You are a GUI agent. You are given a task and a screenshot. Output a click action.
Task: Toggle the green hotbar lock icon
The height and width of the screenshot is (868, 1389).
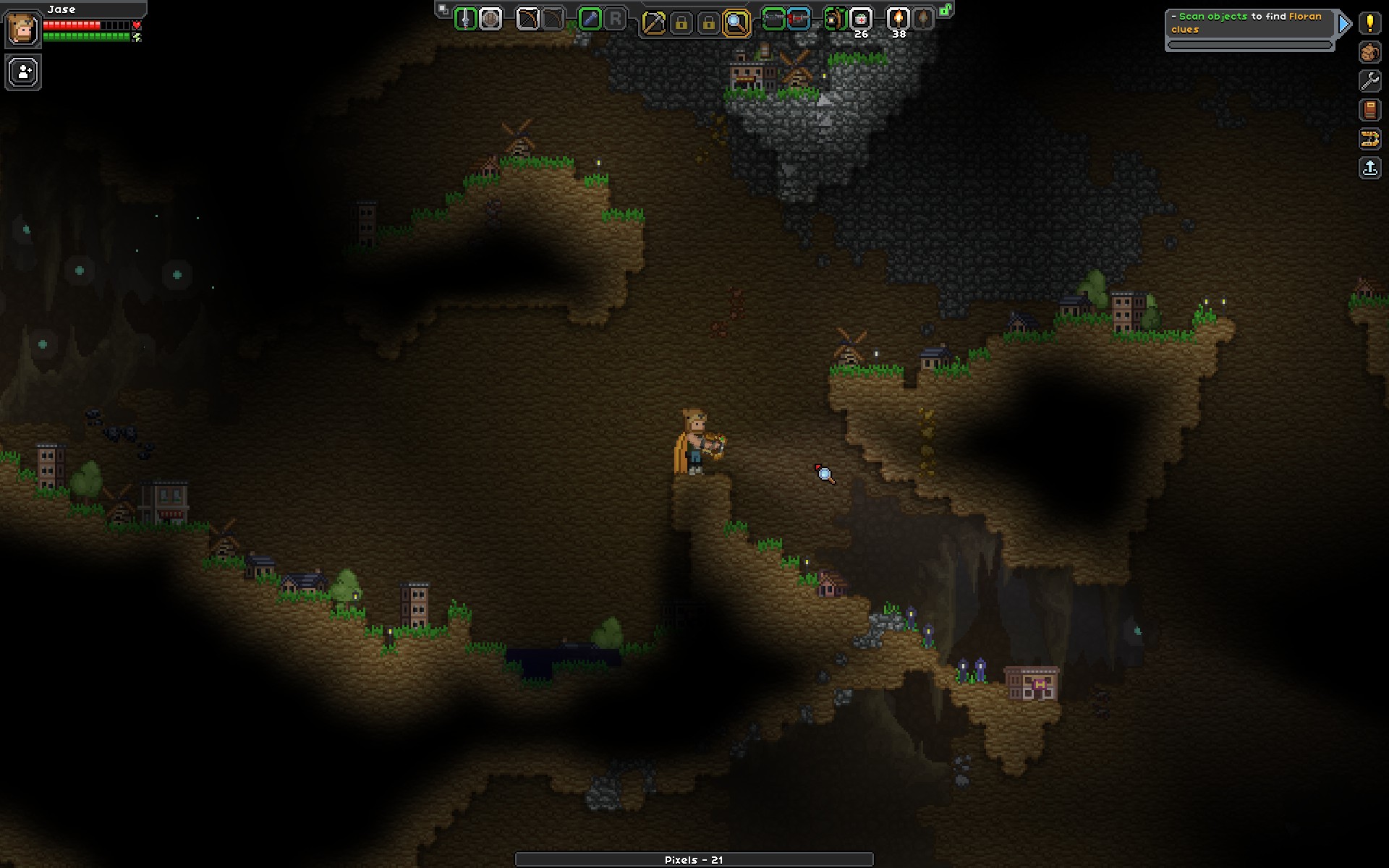pyautogui.click(x=946, y=10)
